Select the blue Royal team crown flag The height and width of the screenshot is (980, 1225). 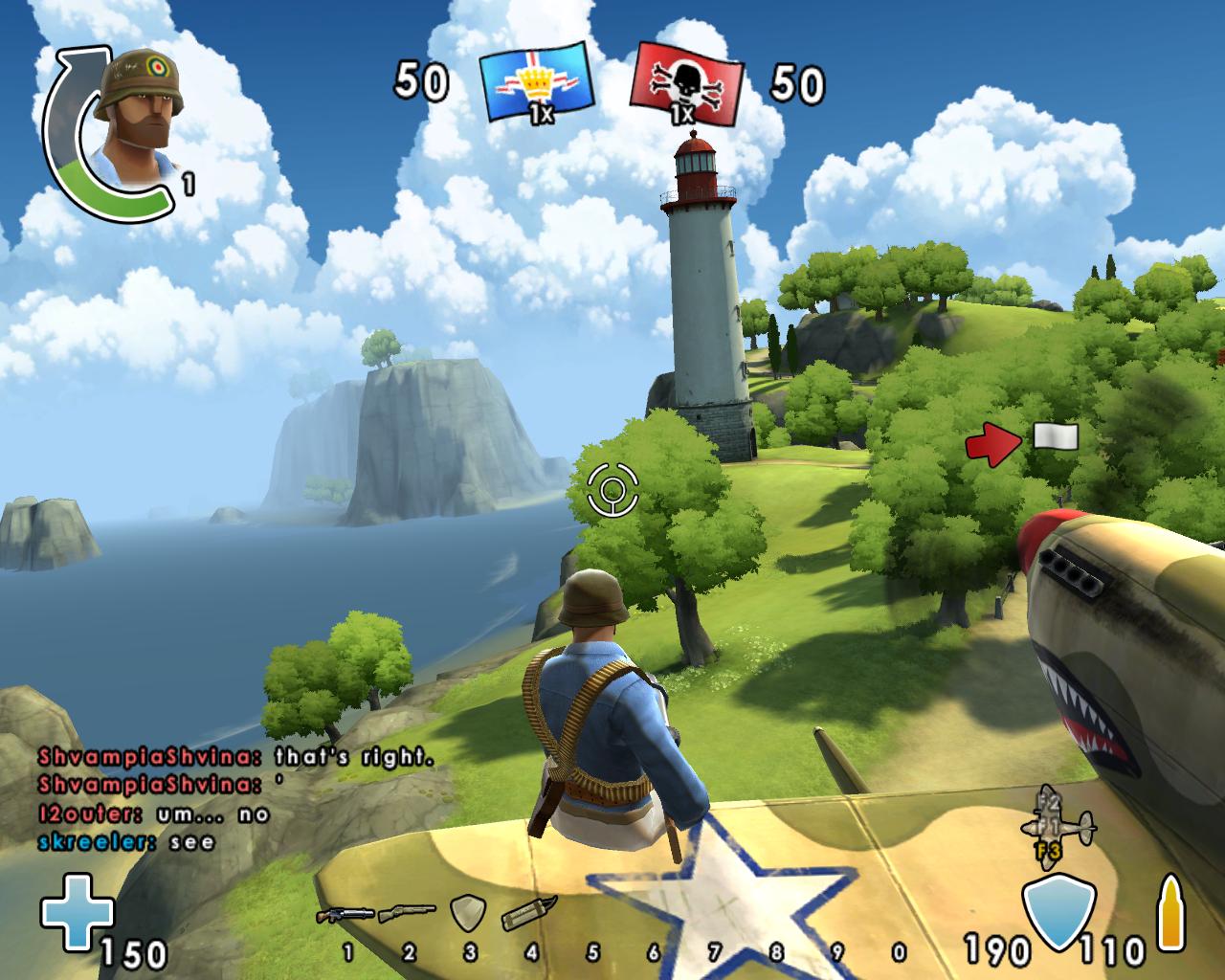(x=535, y=83)
